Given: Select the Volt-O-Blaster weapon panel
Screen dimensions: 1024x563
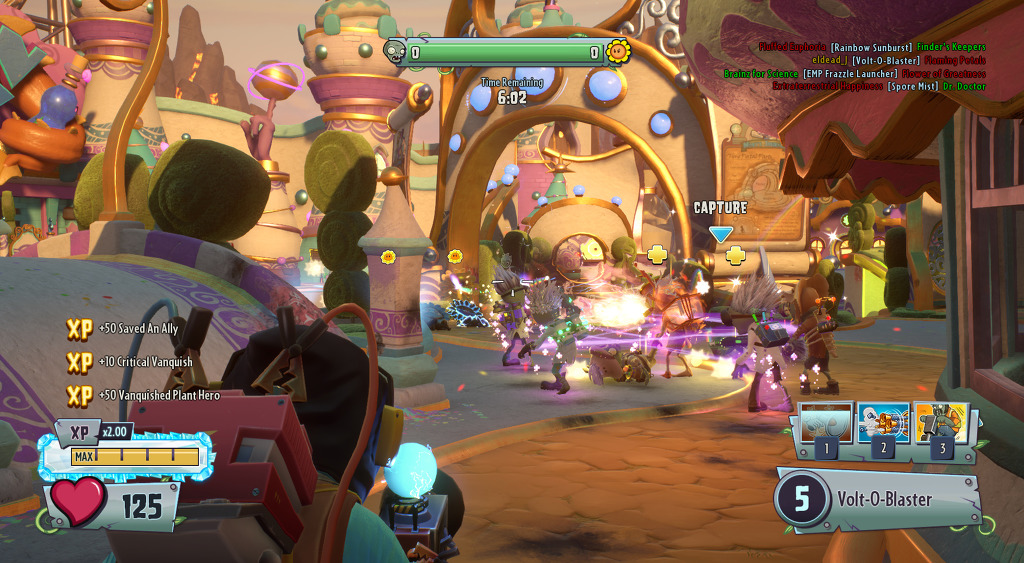Looking at the screenshot, I should [x=878, y=498].
